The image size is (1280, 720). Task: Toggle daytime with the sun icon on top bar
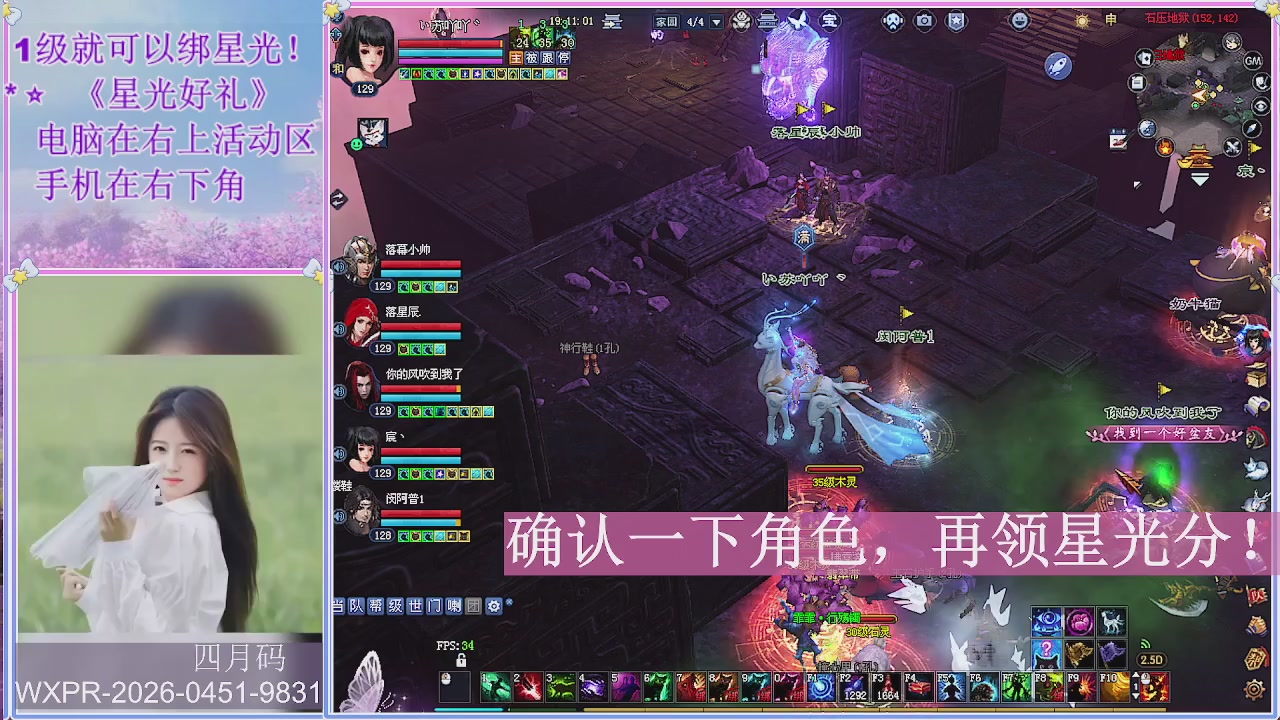coord(1083,20)
